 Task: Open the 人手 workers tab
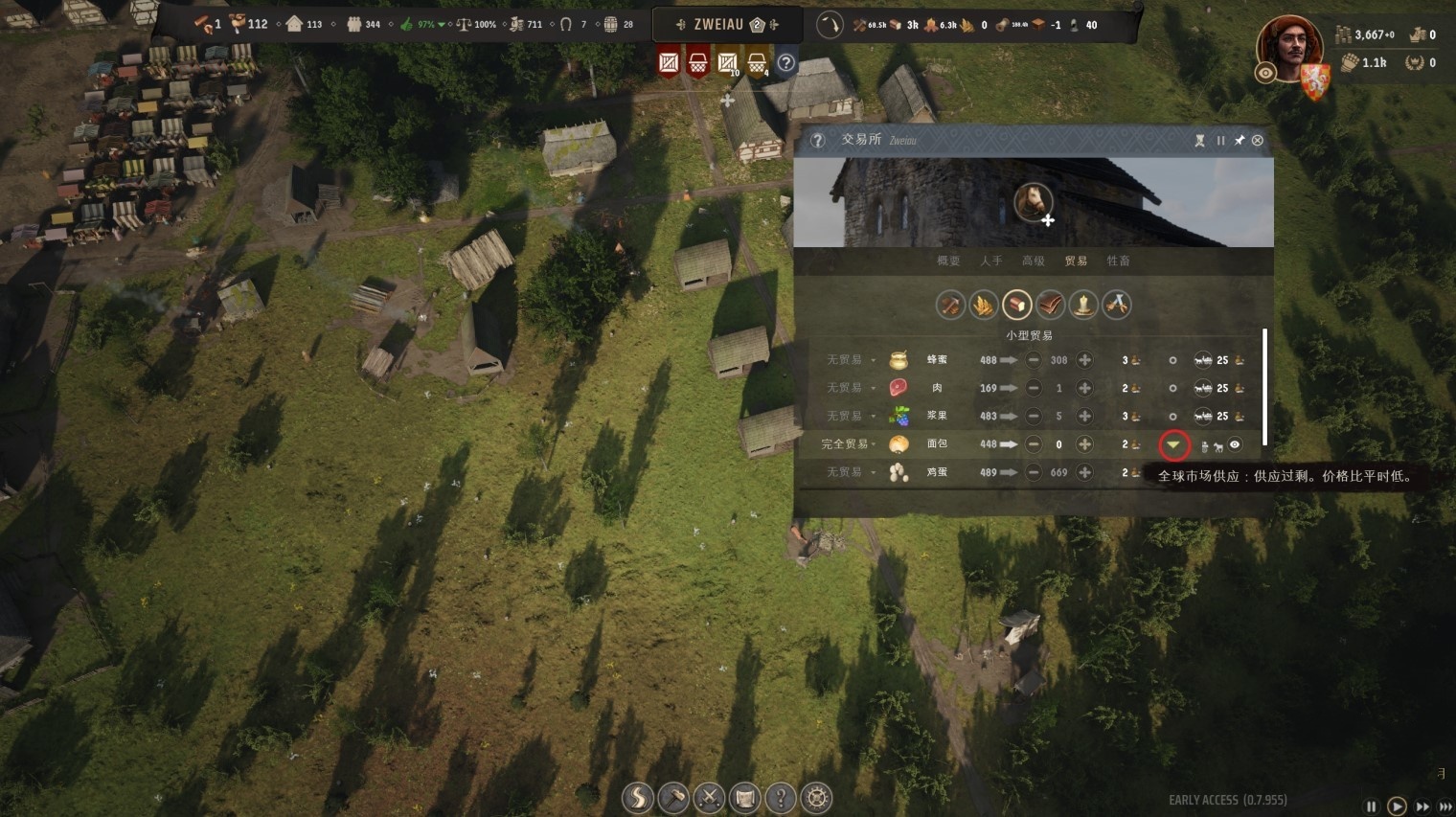click(x=990, y=261)
